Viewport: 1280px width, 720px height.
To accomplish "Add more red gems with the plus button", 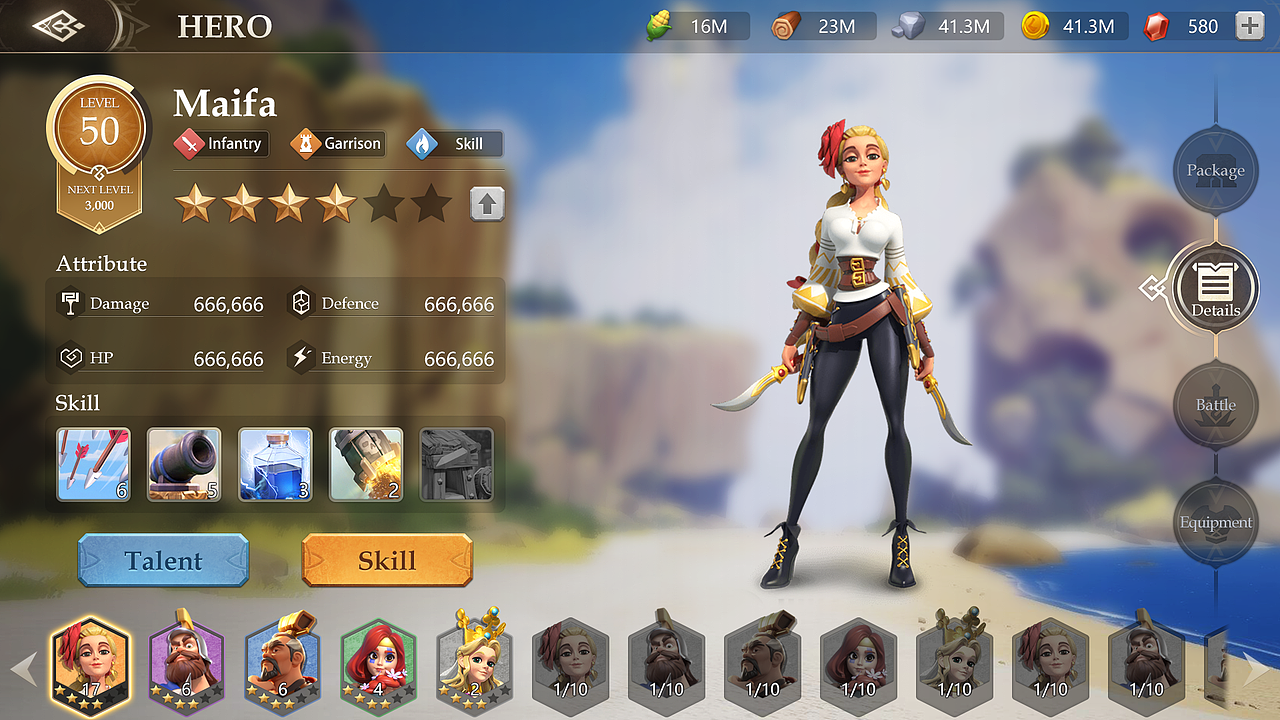I will pos(1250,27).
